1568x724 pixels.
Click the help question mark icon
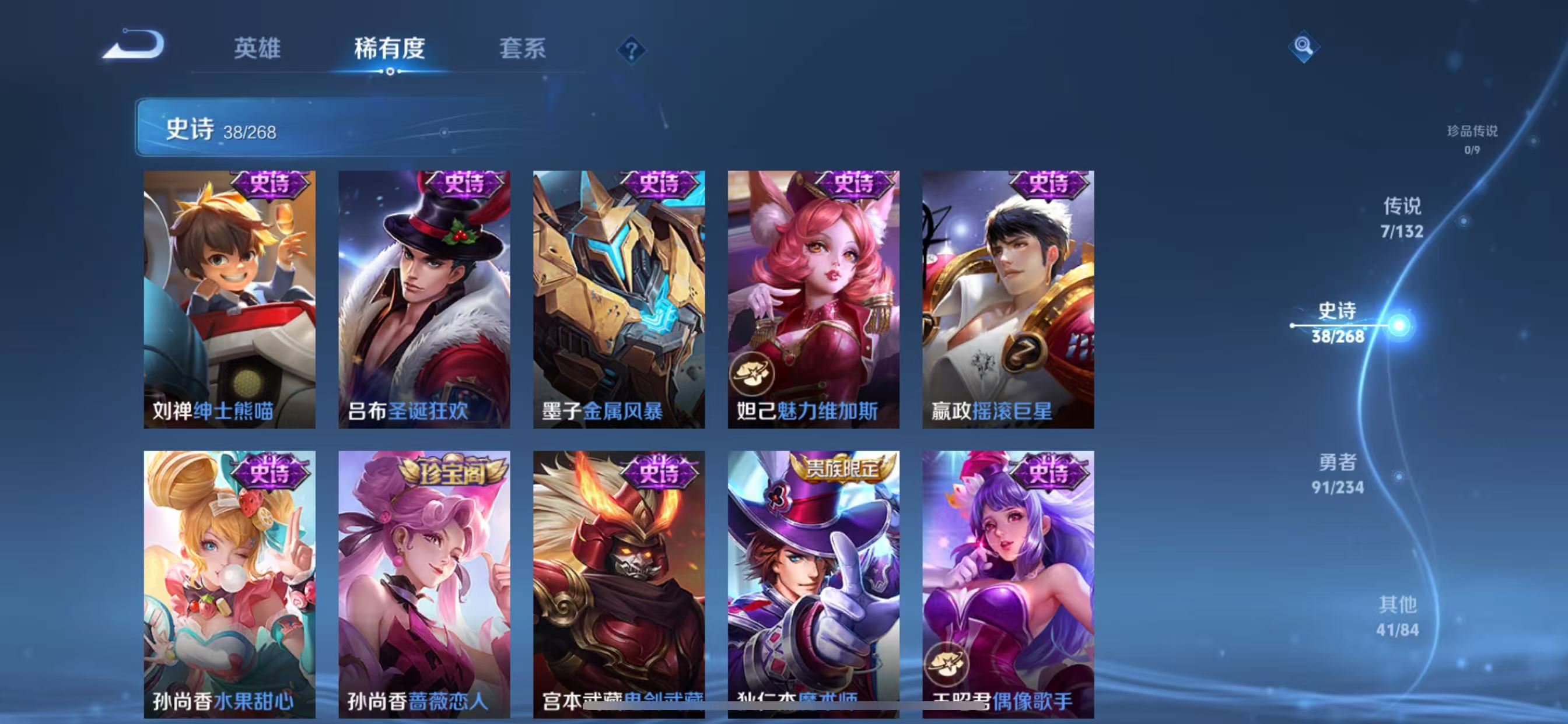click(631, 50)
